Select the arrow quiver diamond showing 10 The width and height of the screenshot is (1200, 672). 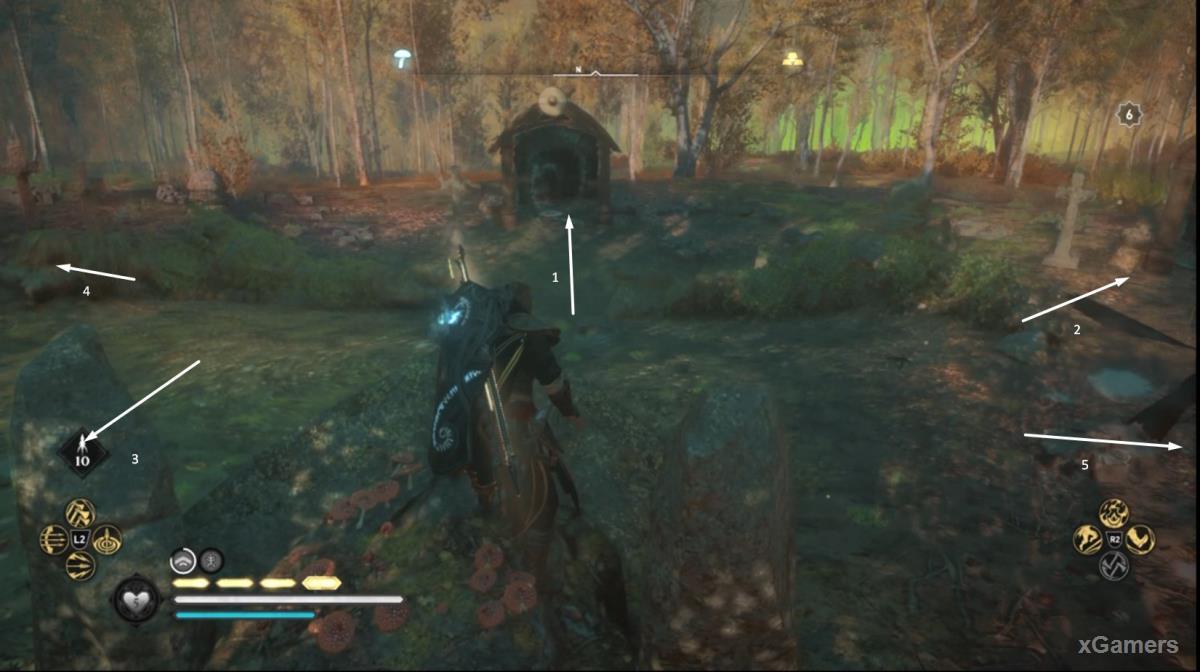pyautogui.click(x=82, y=453)
